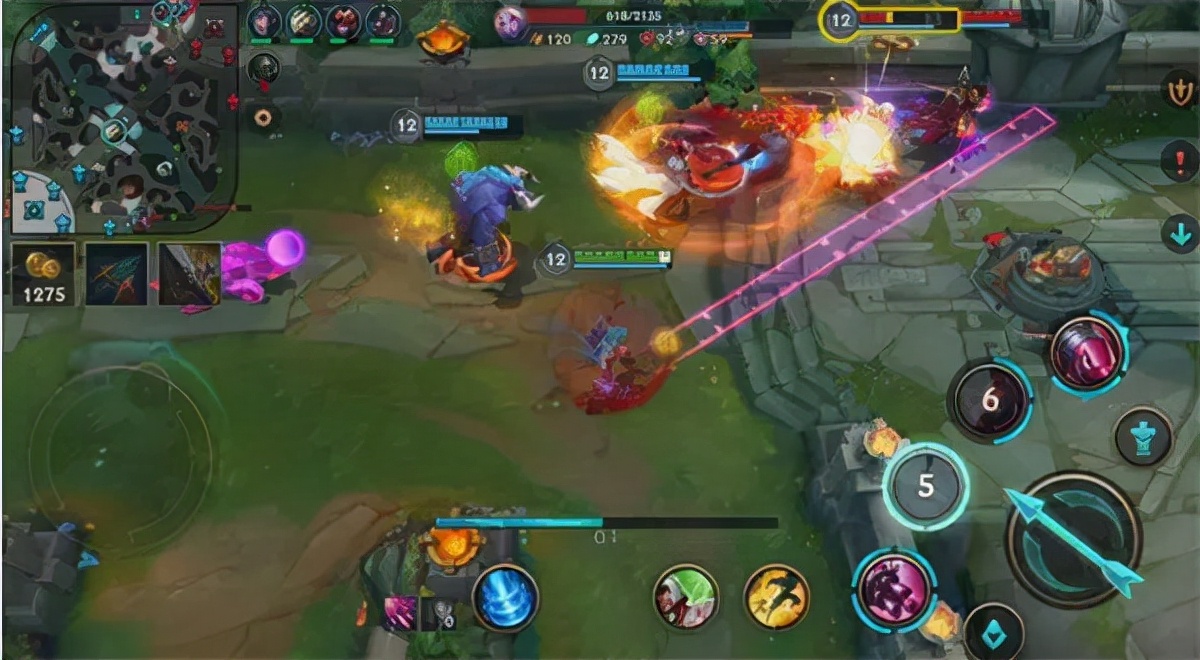Buy the suggested item beside the arrows icon
This screenshot has width=1200, height=660.
(189, 273)
